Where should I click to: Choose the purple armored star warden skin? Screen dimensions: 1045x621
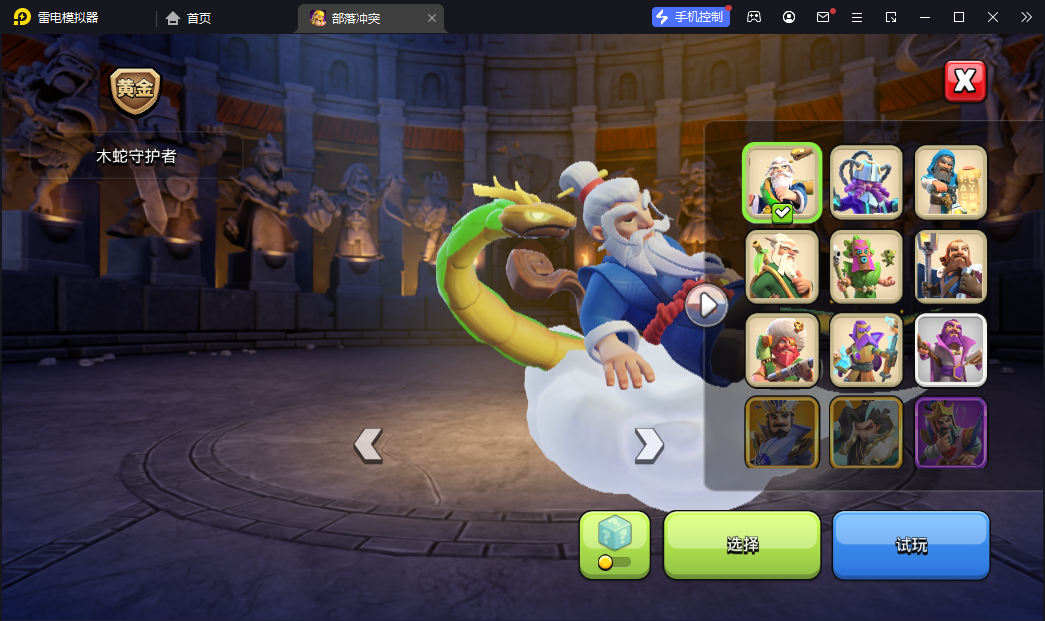pos(866,350)
